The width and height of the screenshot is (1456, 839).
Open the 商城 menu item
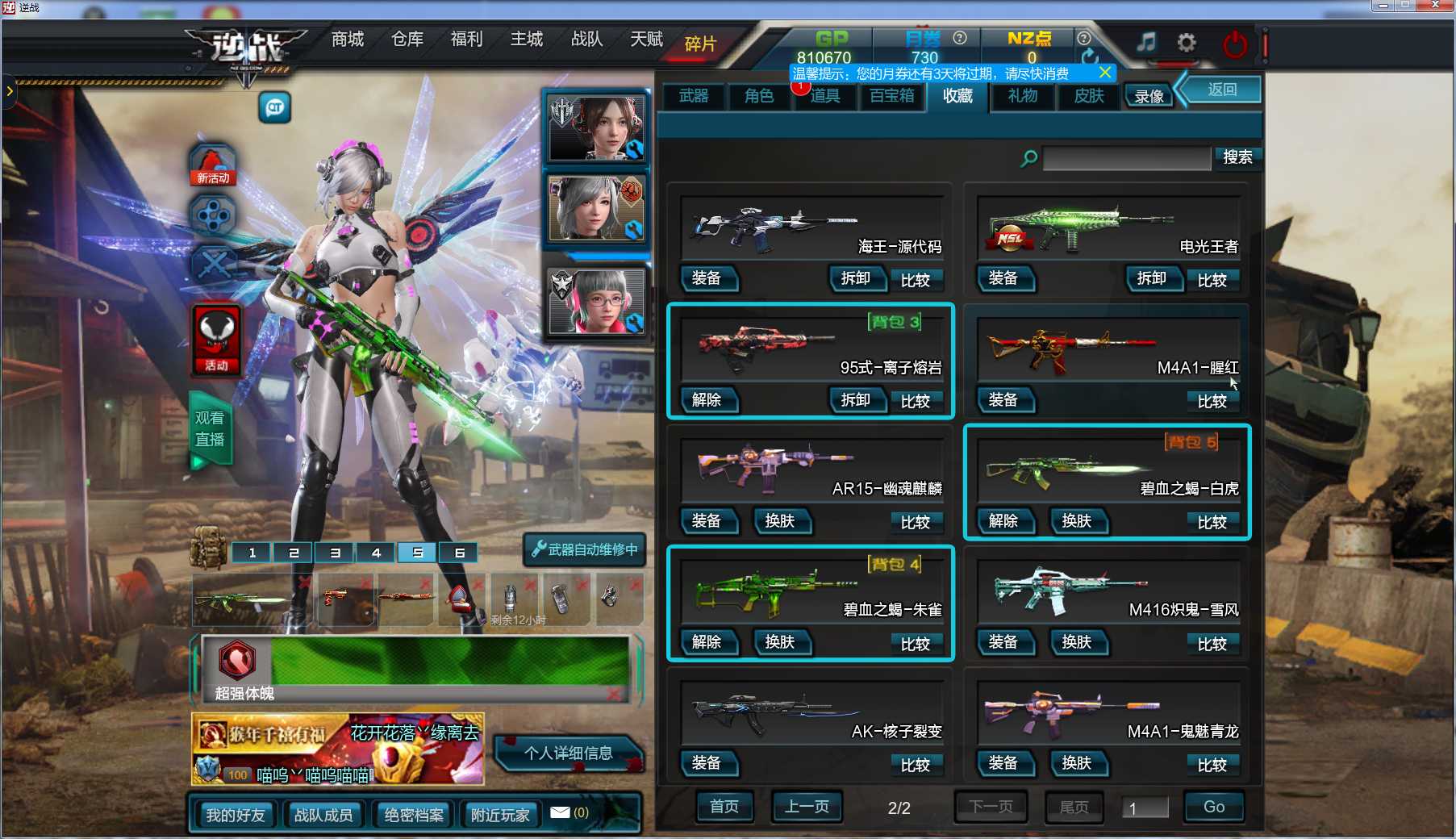[346, 39]
